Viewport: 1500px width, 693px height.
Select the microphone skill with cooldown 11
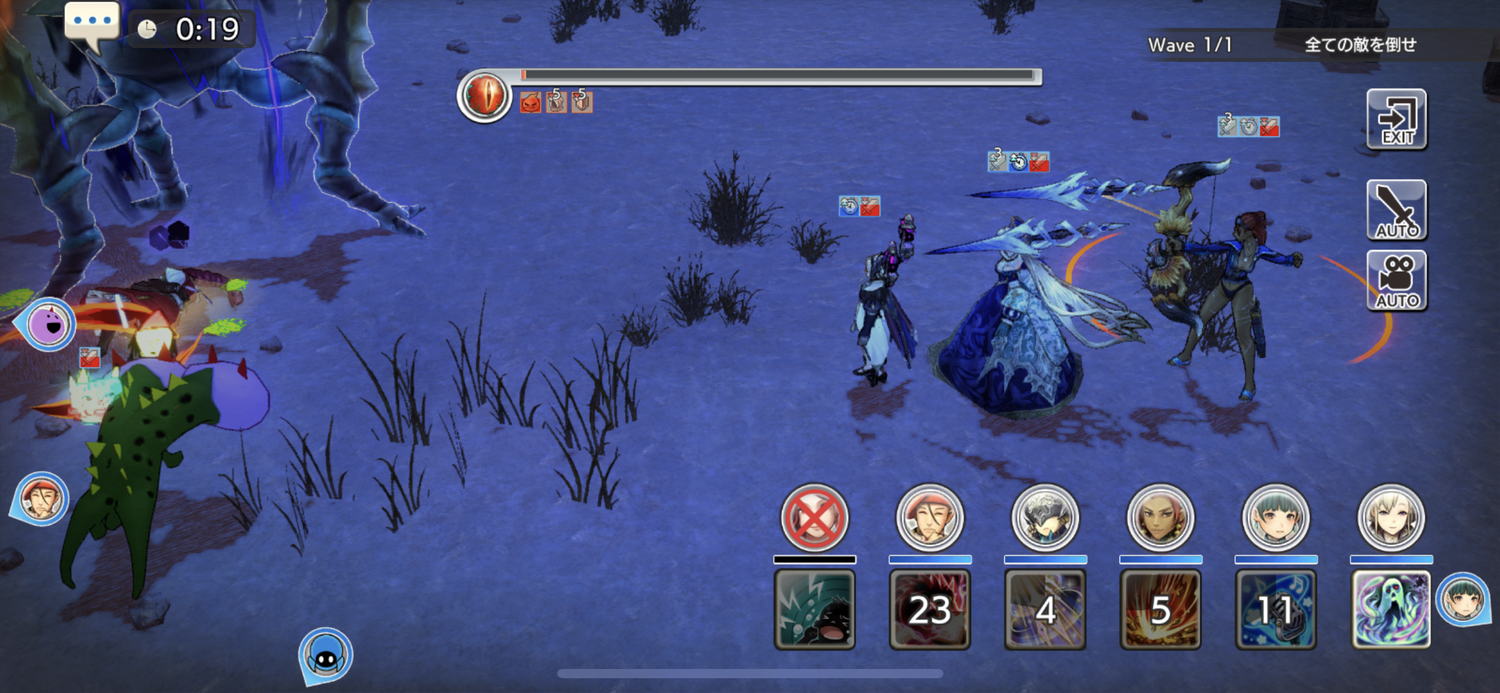pos(1275,609)
